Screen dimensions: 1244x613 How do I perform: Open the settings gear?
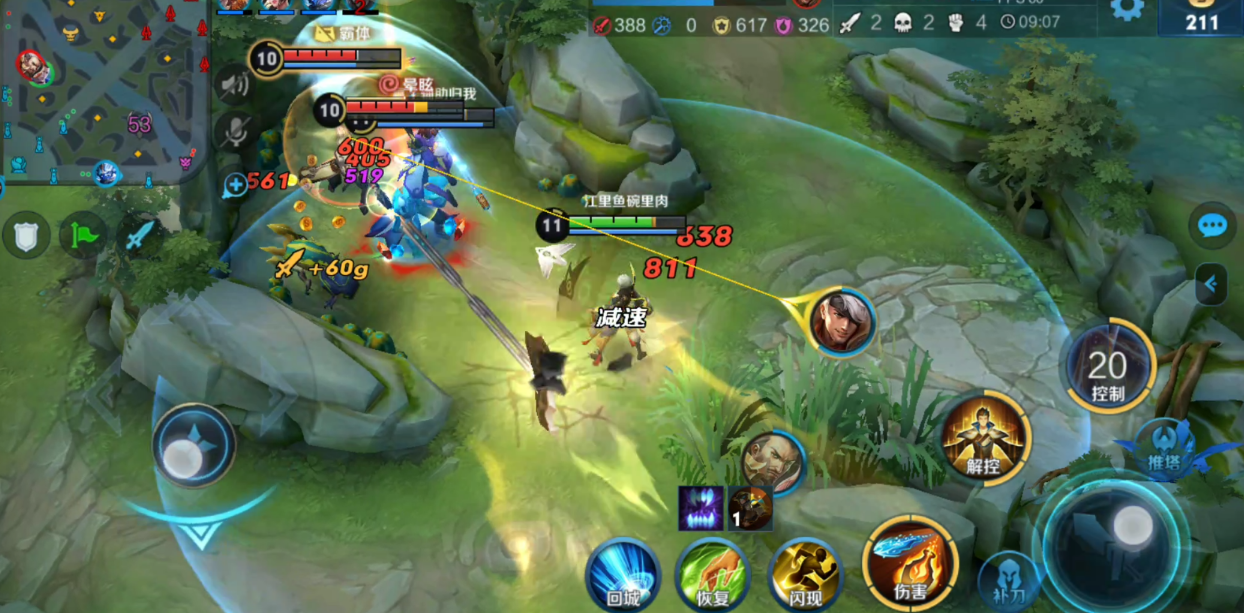click(x=1127, y=10)
